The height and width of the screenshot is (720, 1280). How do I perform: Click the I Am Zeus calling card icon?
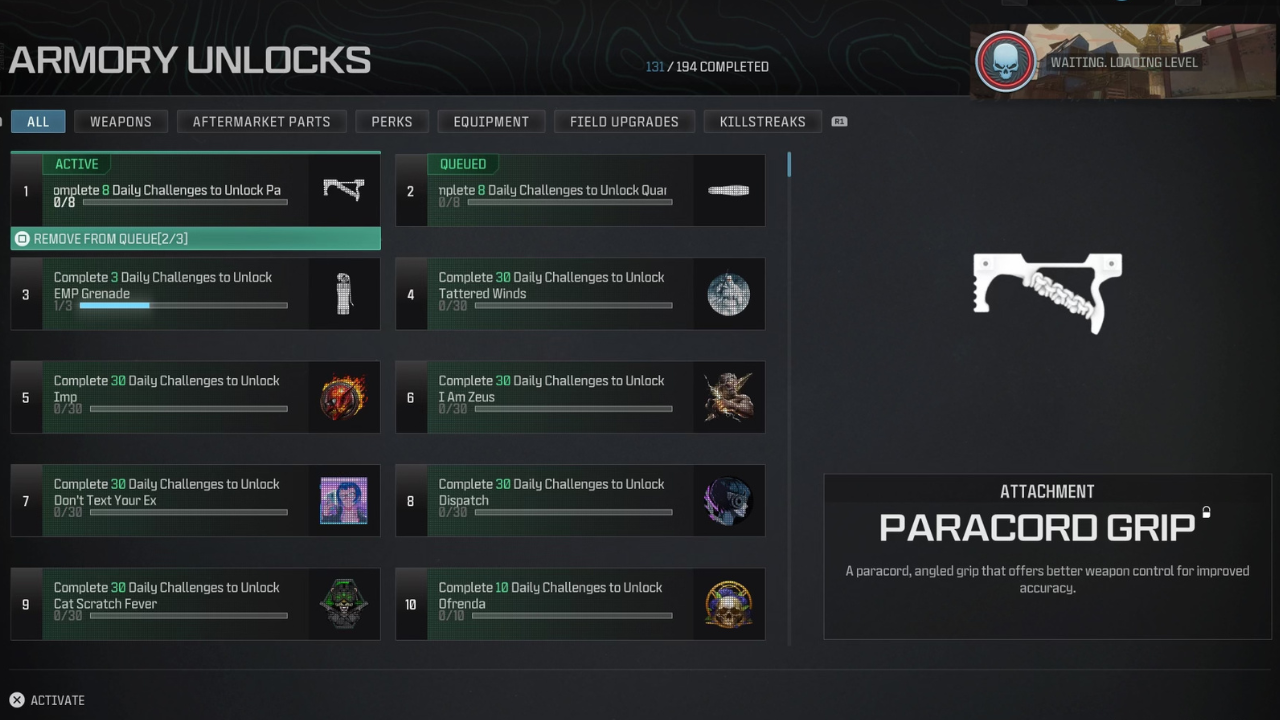pos(728,397)
